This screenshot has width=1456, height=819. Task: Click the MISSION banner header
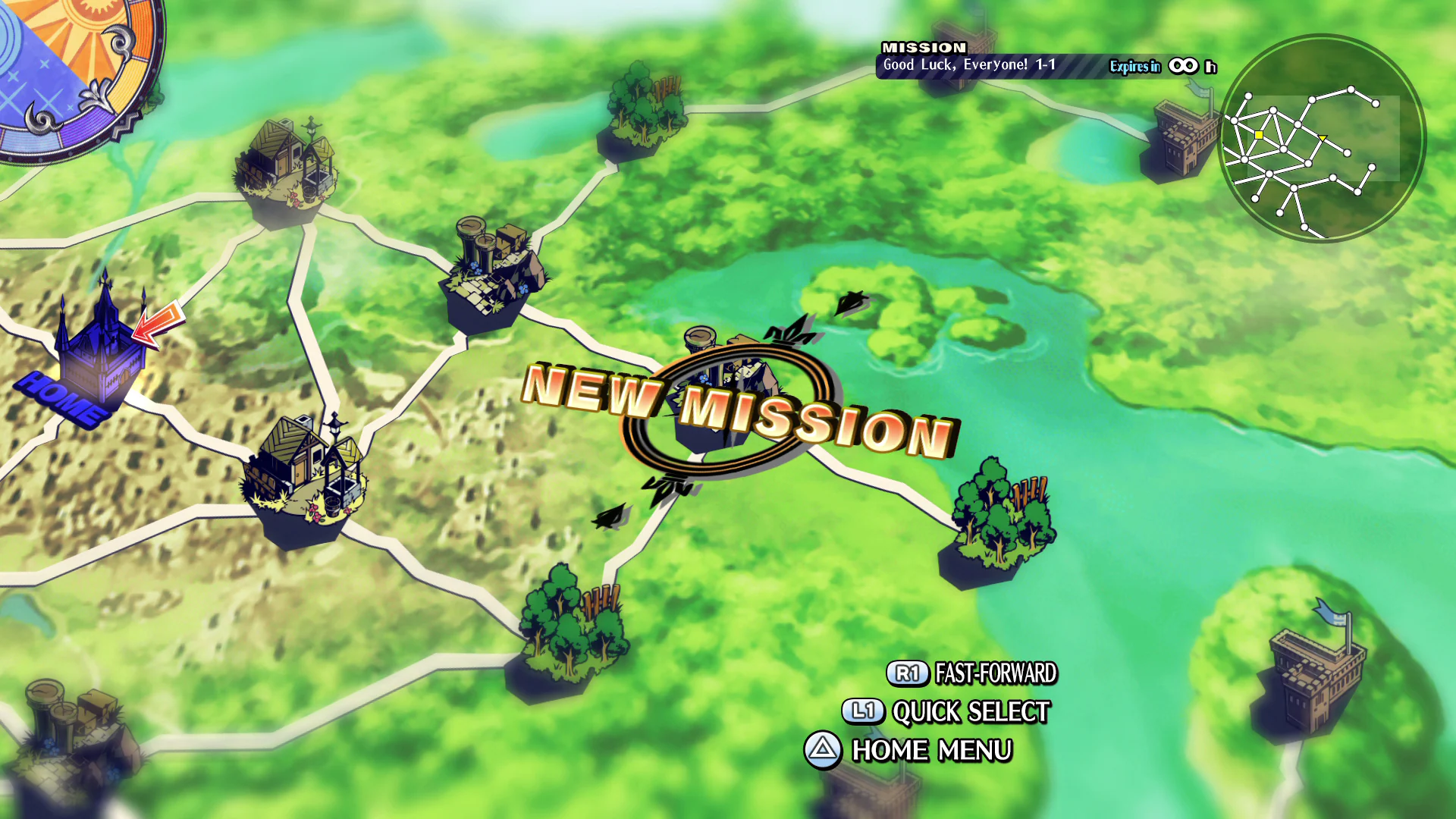click(924, 48)
